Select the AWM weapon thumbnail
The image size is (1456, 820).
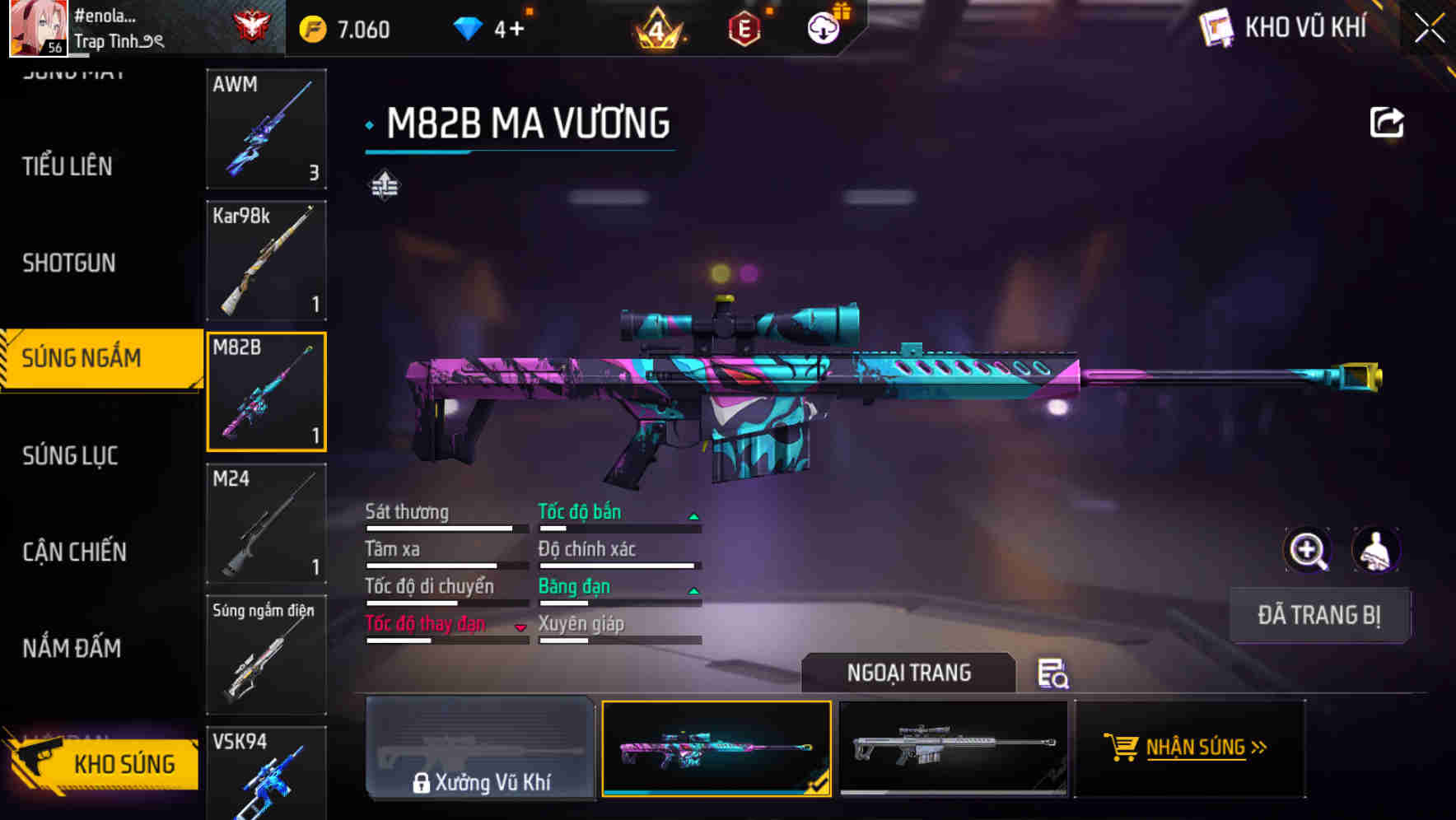(x=265, y=129)
